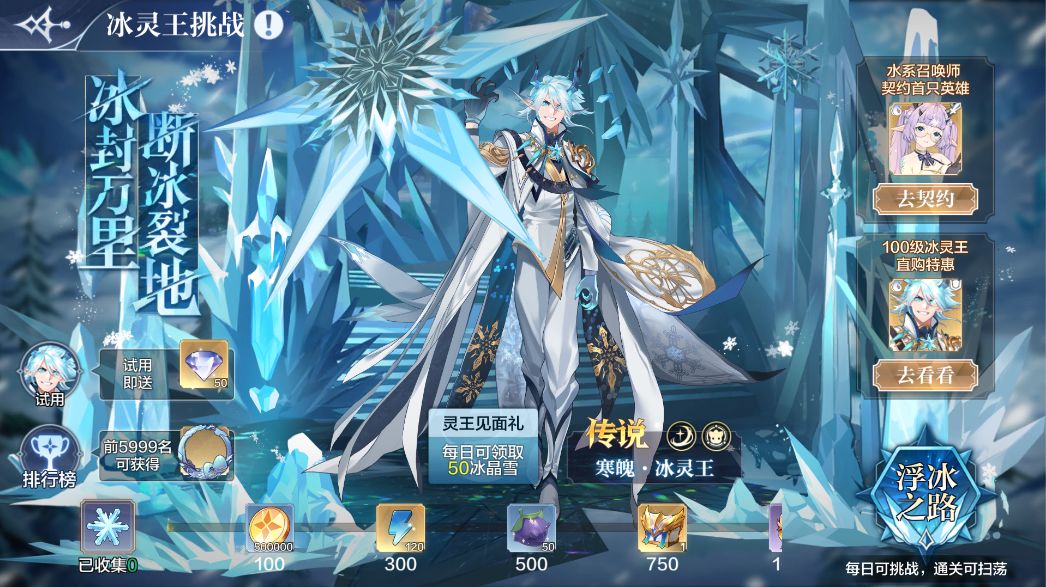The height and width of the screenshot is (587, 1046).
Task: Select the golden armor reward at 750
Action: click(x=662, y=527)
